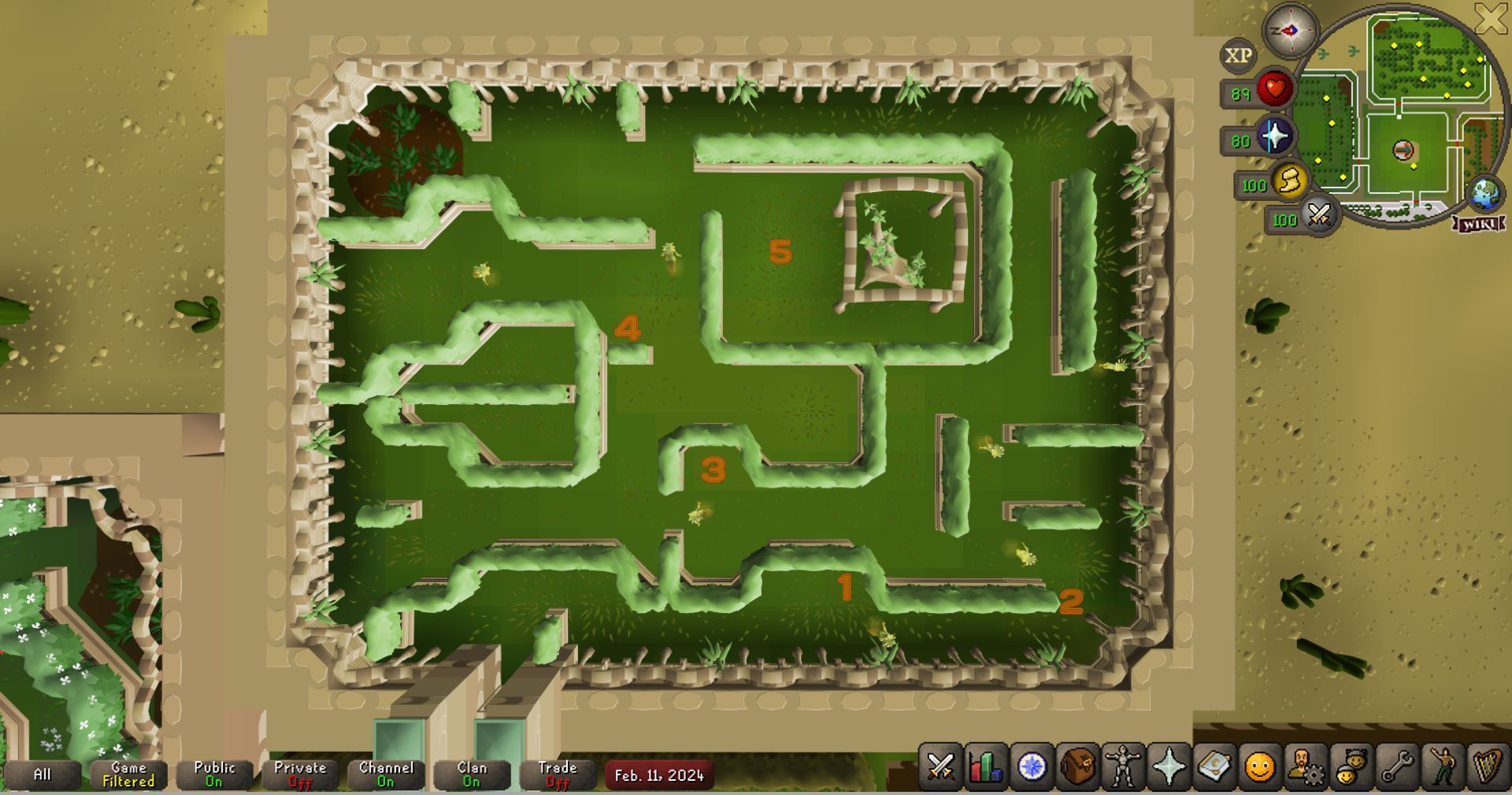Screen dimensions: 1512x795
Task: Click the X logout button
Action: tap(1491, 19)
